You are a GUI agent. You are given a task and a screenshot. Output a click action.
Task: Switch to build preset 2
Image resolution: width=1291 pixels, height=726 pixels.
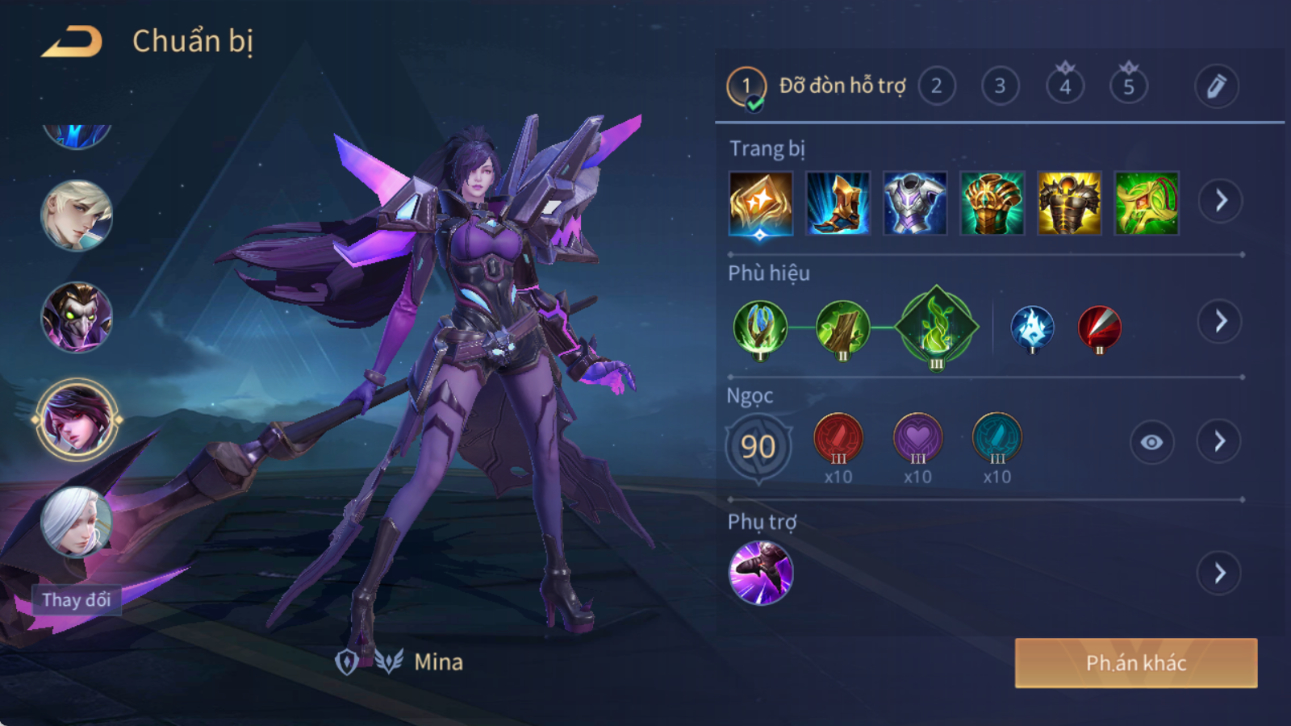[936, 87]
